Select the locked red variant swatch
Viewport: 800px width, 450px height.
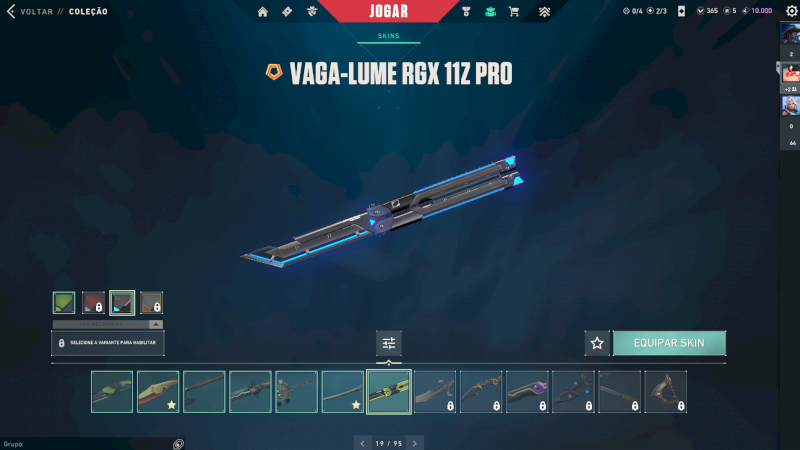coord(93,302)
